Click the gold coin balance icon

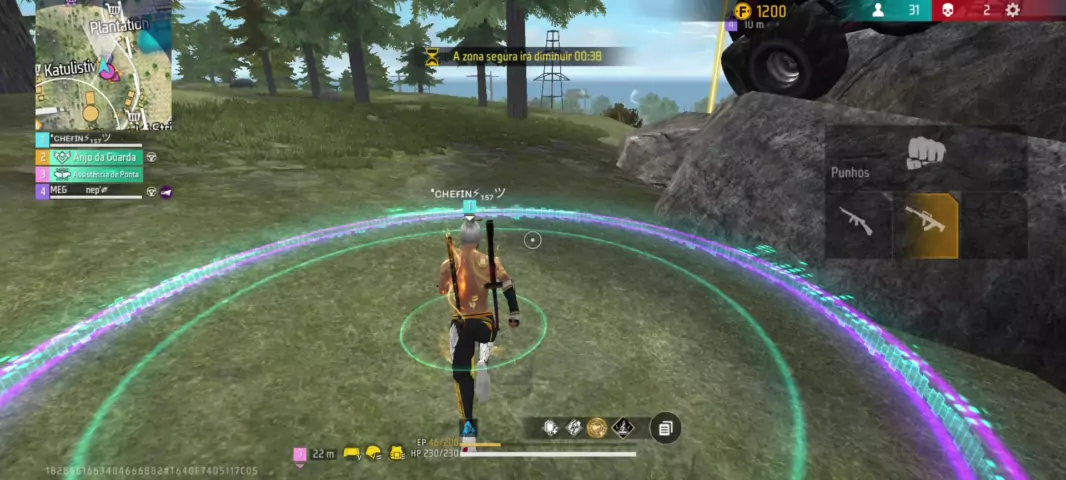(x=743, y=11)
